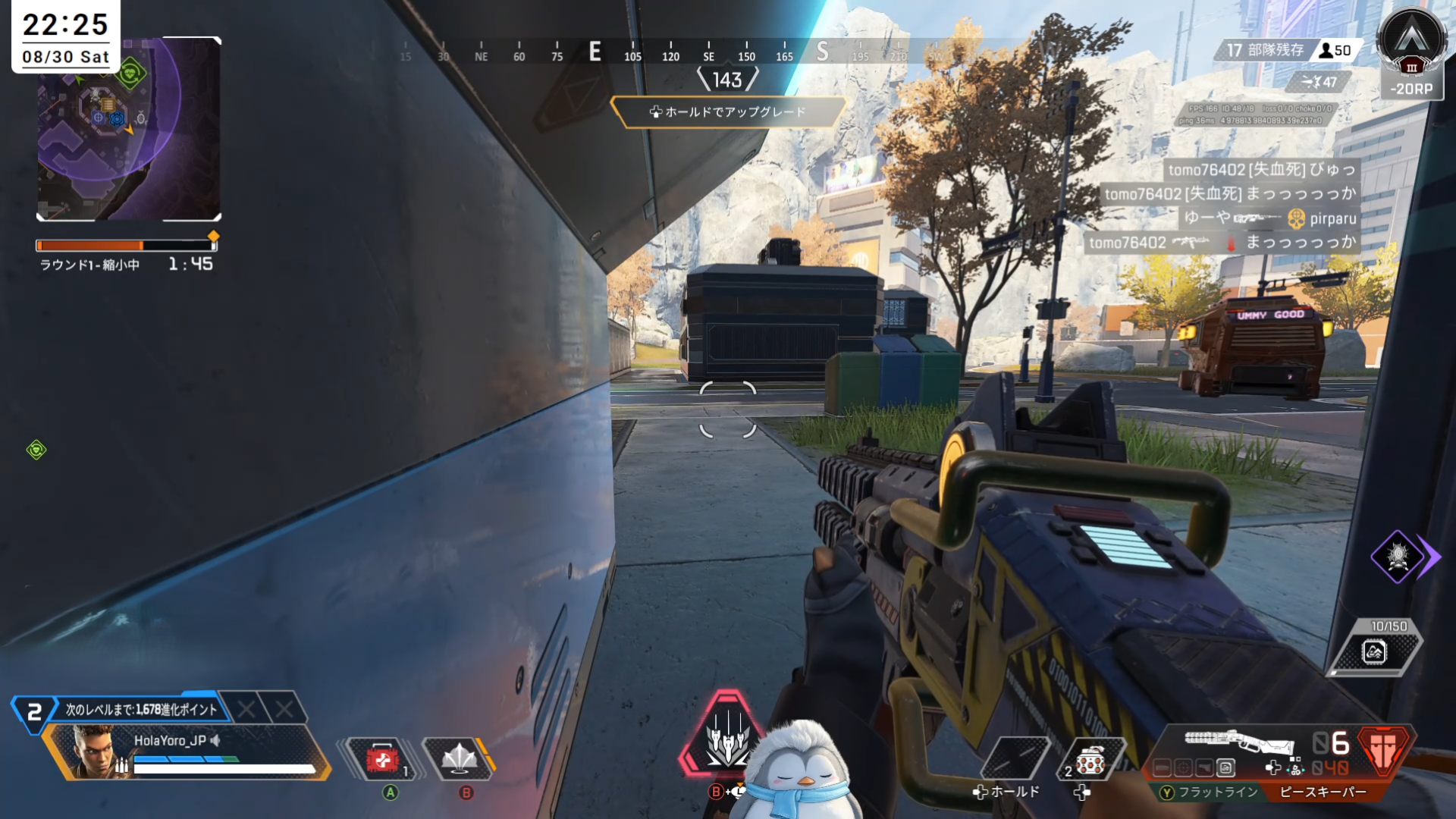Select the grenade ordnance slot

pyautogui.click(x=1089, y=761)
